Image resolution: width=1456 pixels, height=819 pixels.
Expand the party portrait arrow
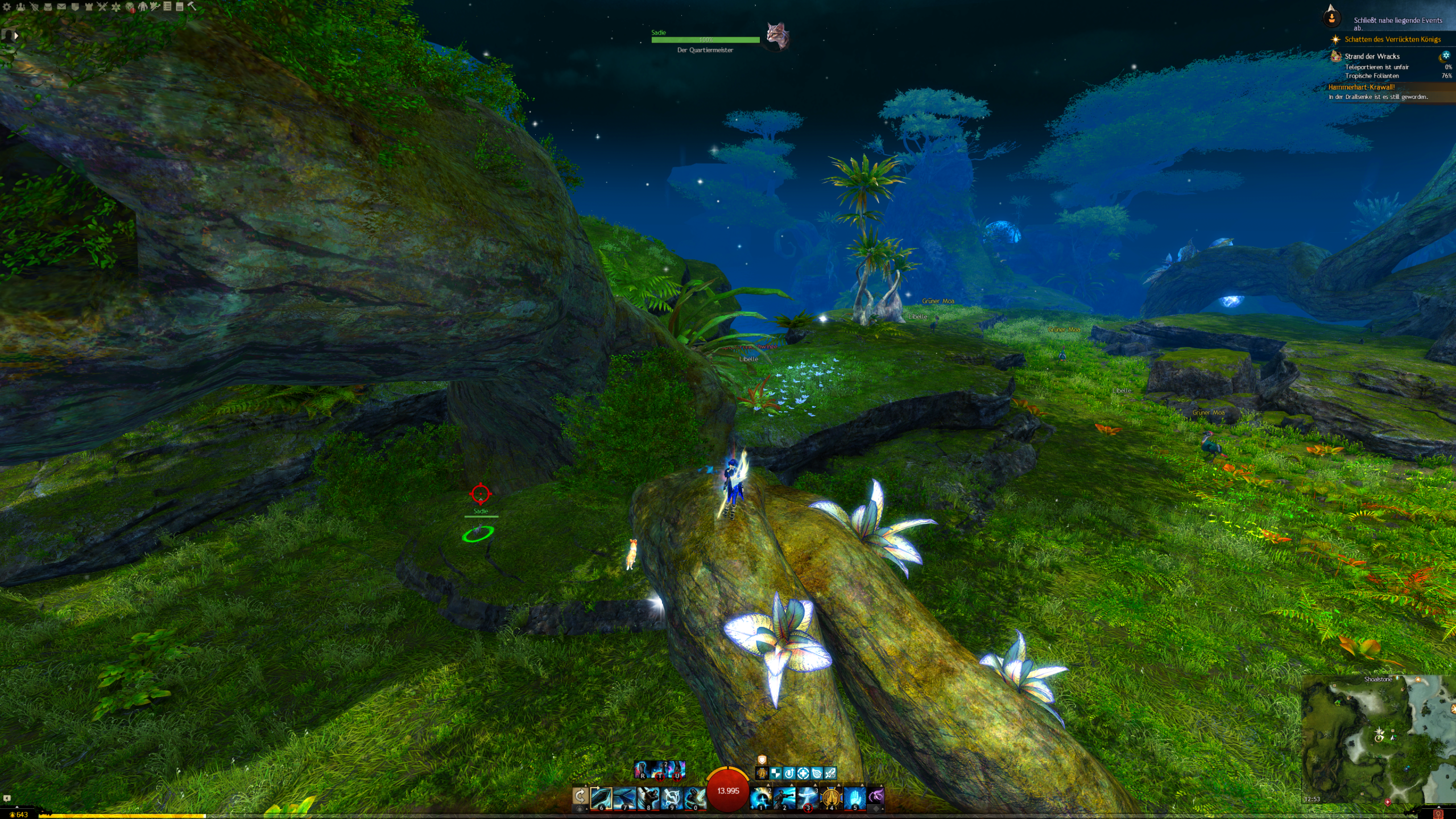16,35
